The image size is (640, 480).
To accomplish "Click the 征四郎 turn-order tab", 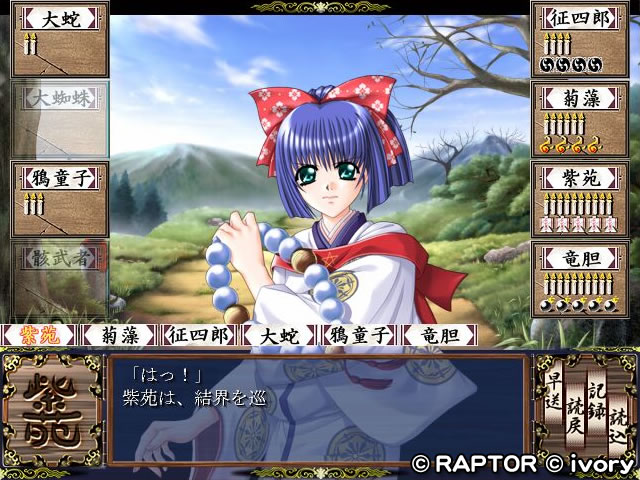I will (x=200, y=335).
